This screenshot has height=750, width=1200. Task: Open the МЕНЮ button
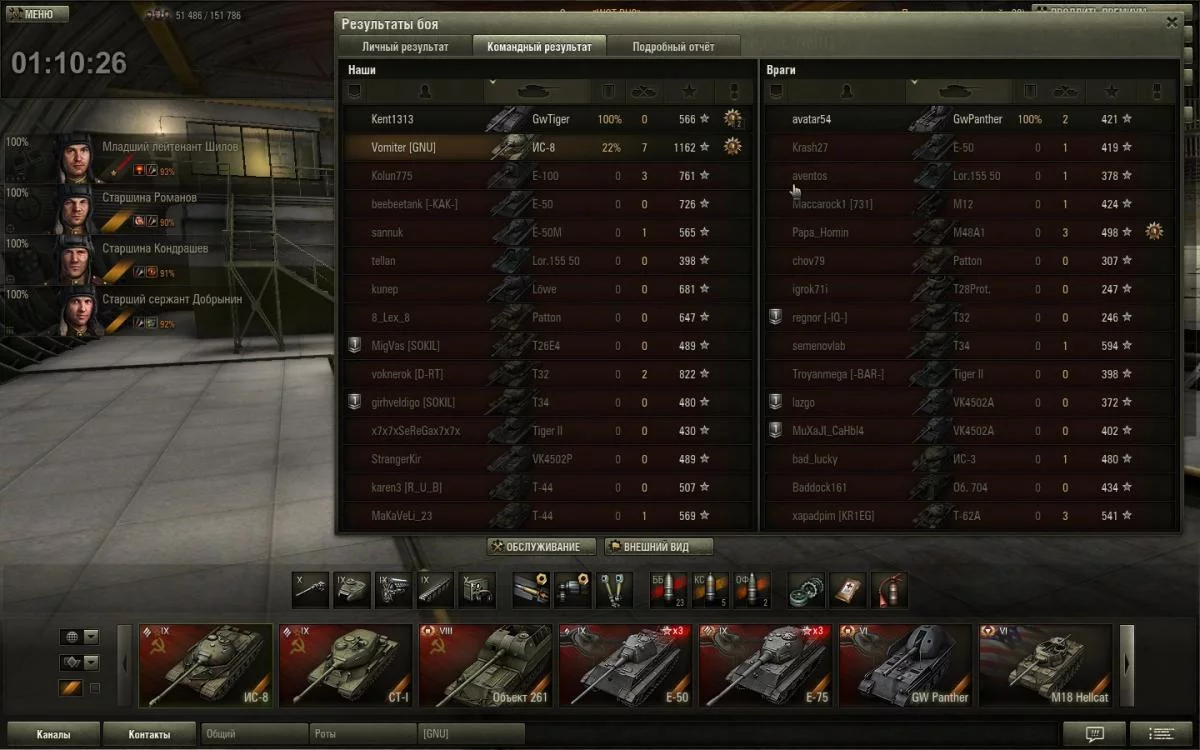[x=37, y=15]
